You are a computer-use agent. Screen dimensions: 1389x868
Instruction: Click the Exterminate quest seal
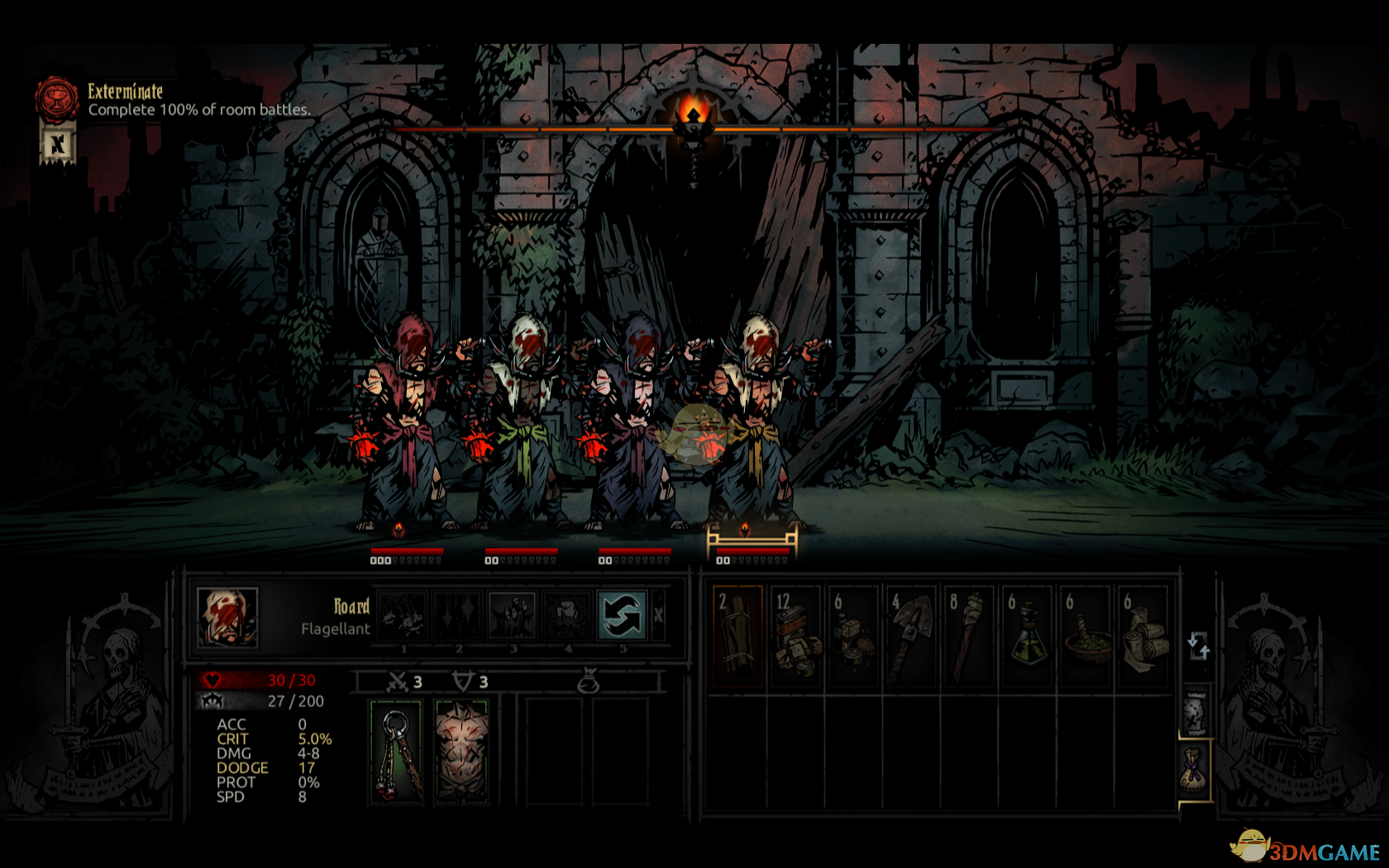56,98
